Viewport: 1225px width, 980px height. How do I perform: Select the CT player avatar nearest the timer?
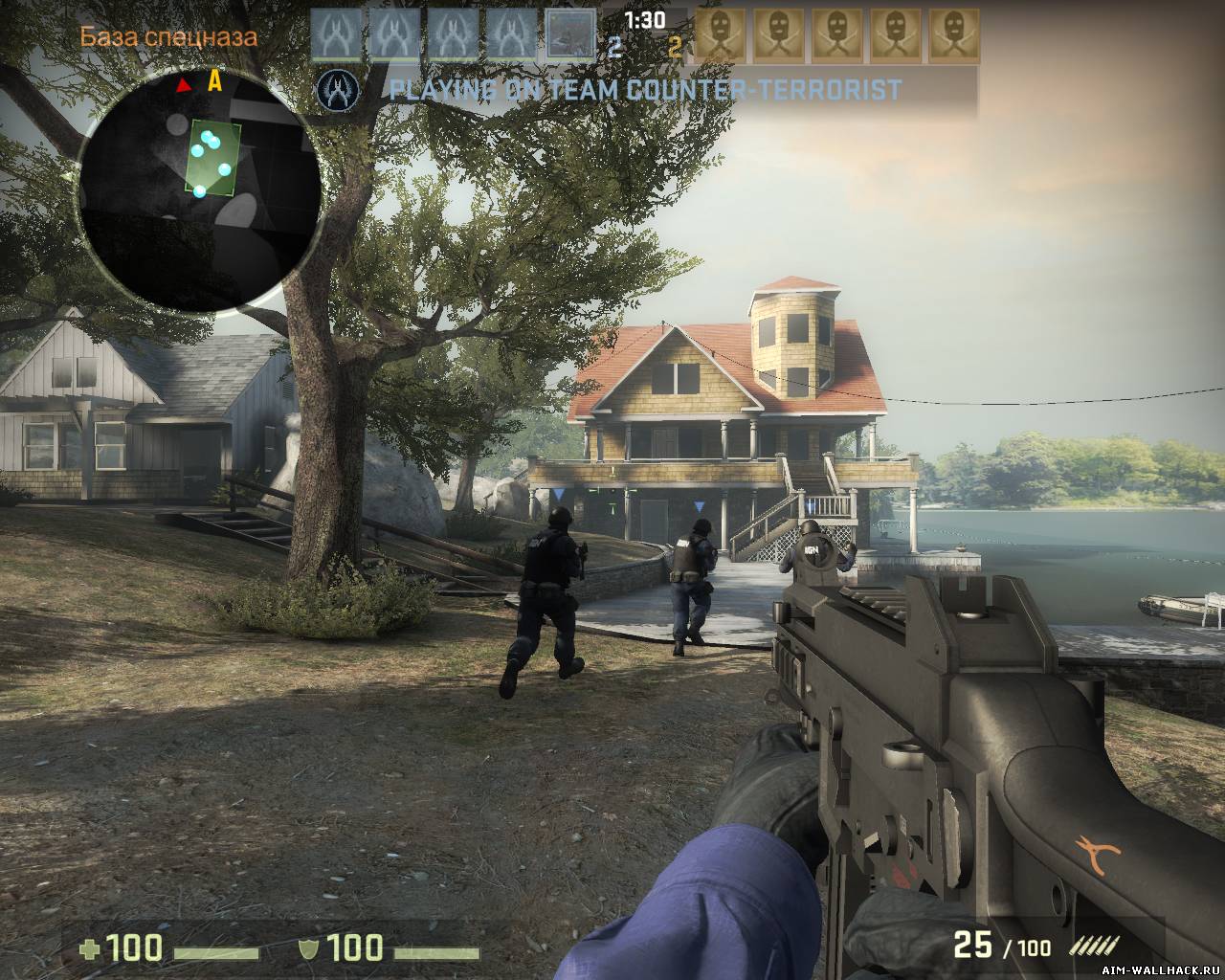[571, 36]
